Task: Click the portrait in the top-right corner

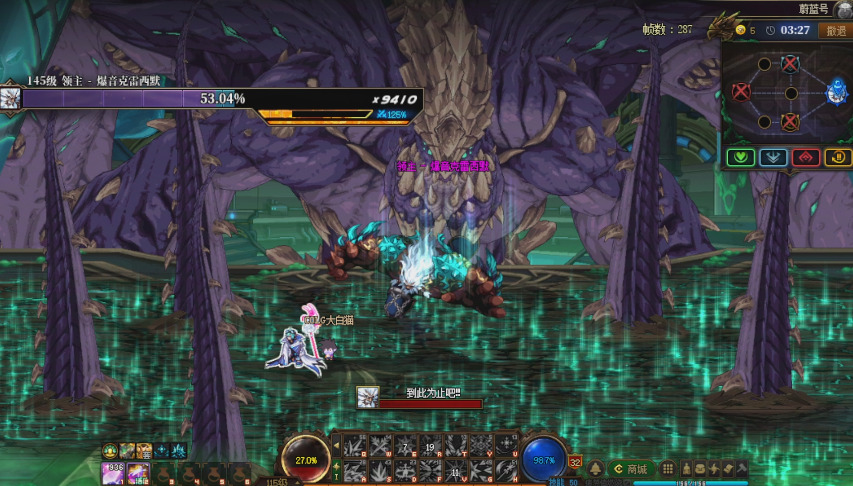Action: 842,9
